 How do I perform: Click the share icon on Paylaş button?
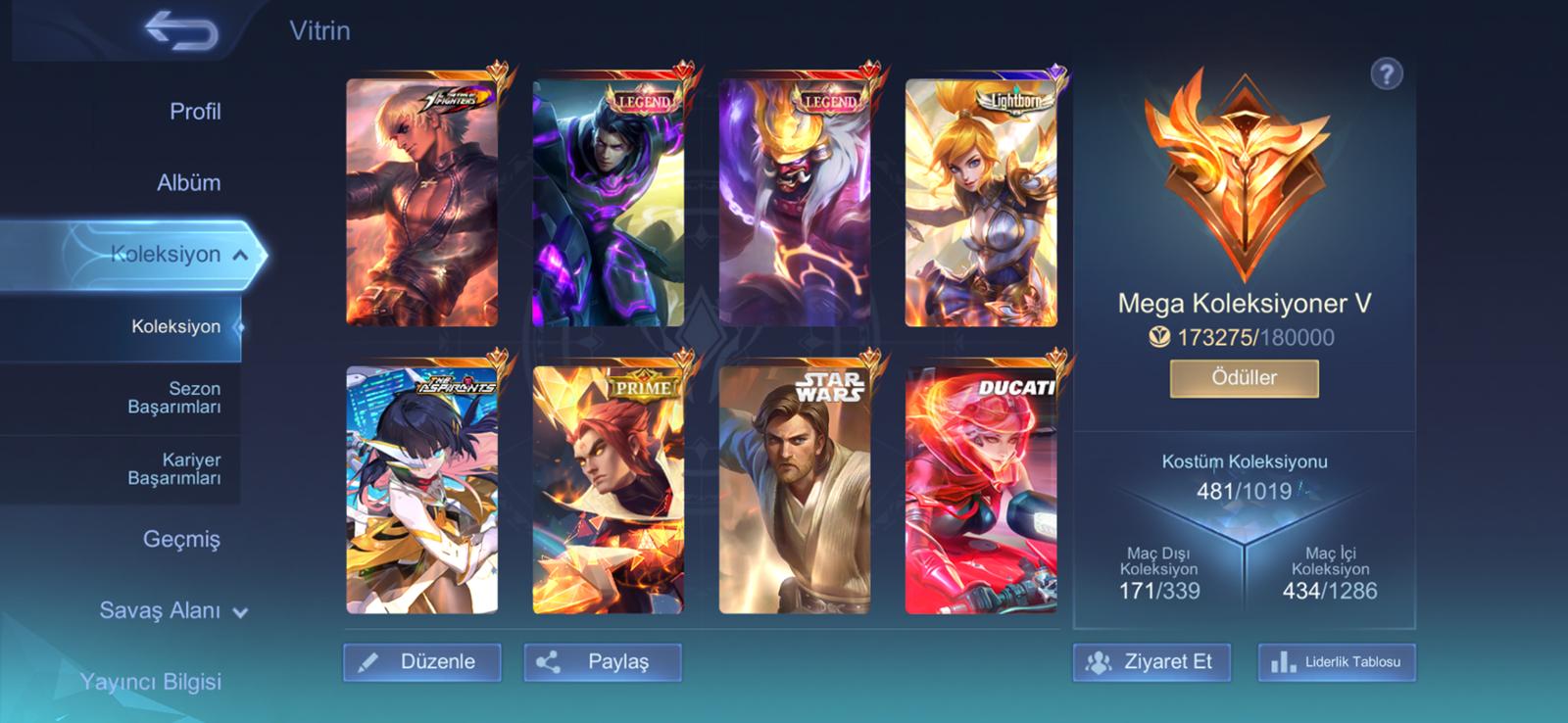(550, 662)
